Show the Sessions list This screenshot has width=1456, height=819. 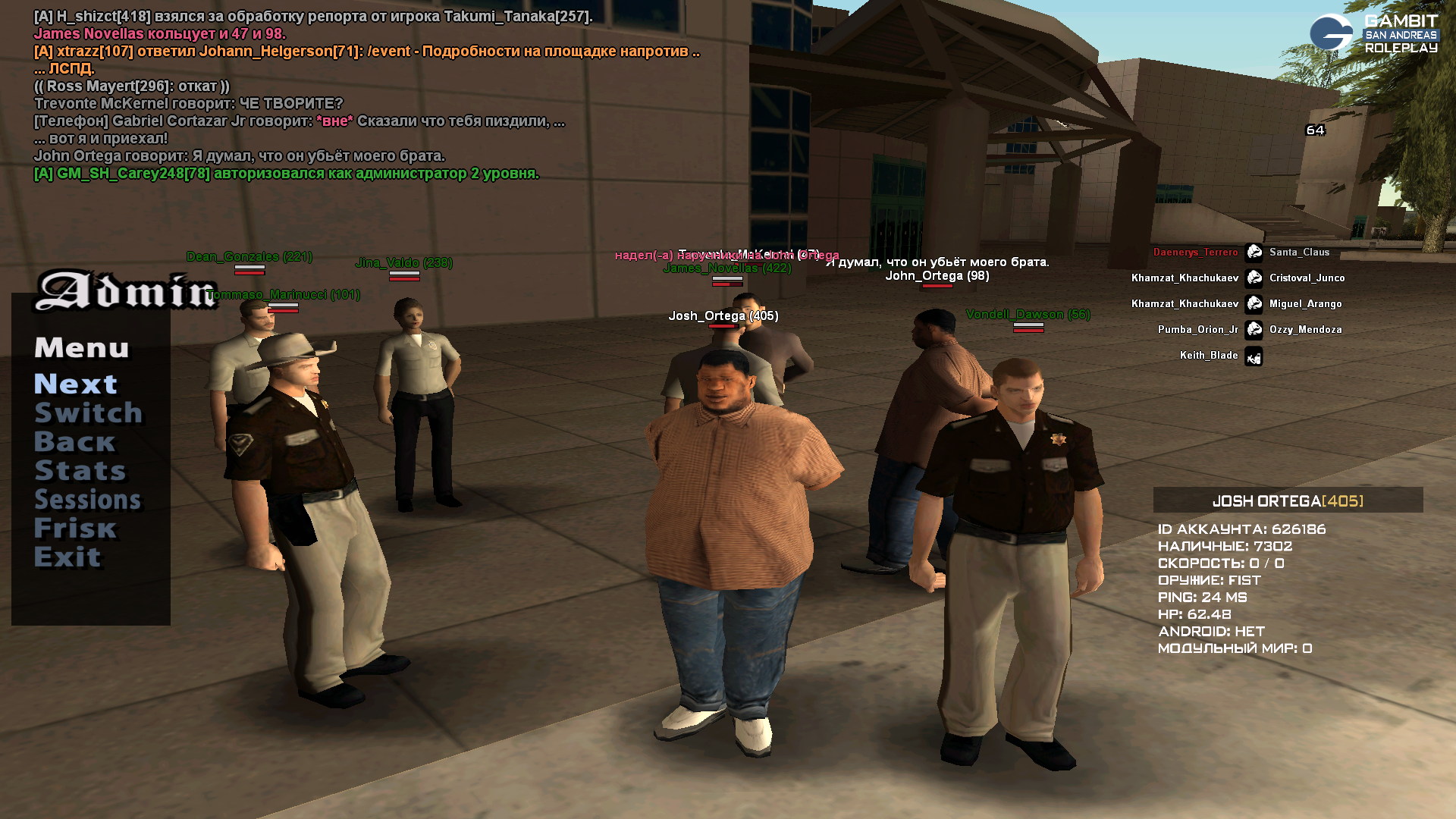(x=87, y=500)
